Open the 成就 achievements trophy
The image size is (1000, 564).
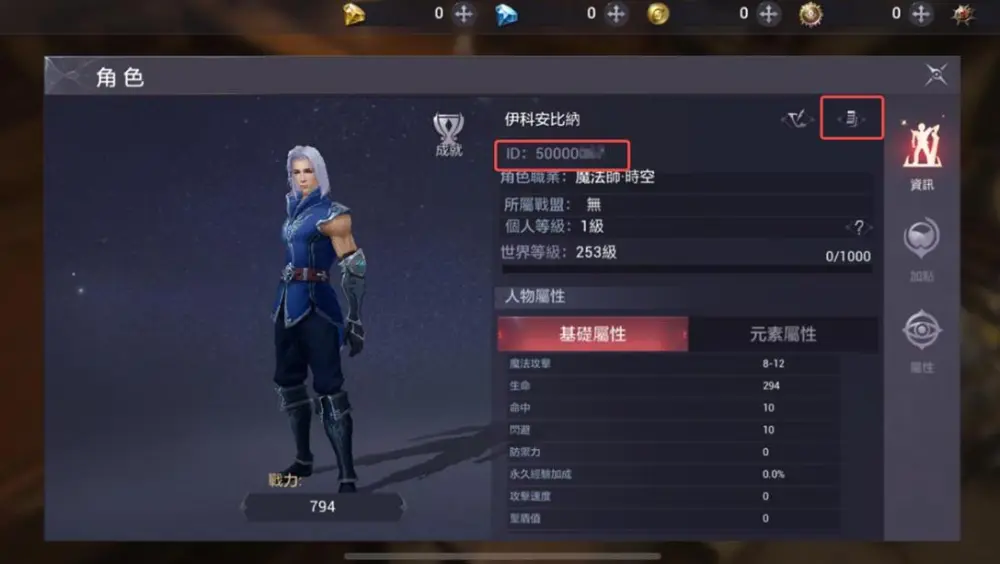[x=448, y=133]
